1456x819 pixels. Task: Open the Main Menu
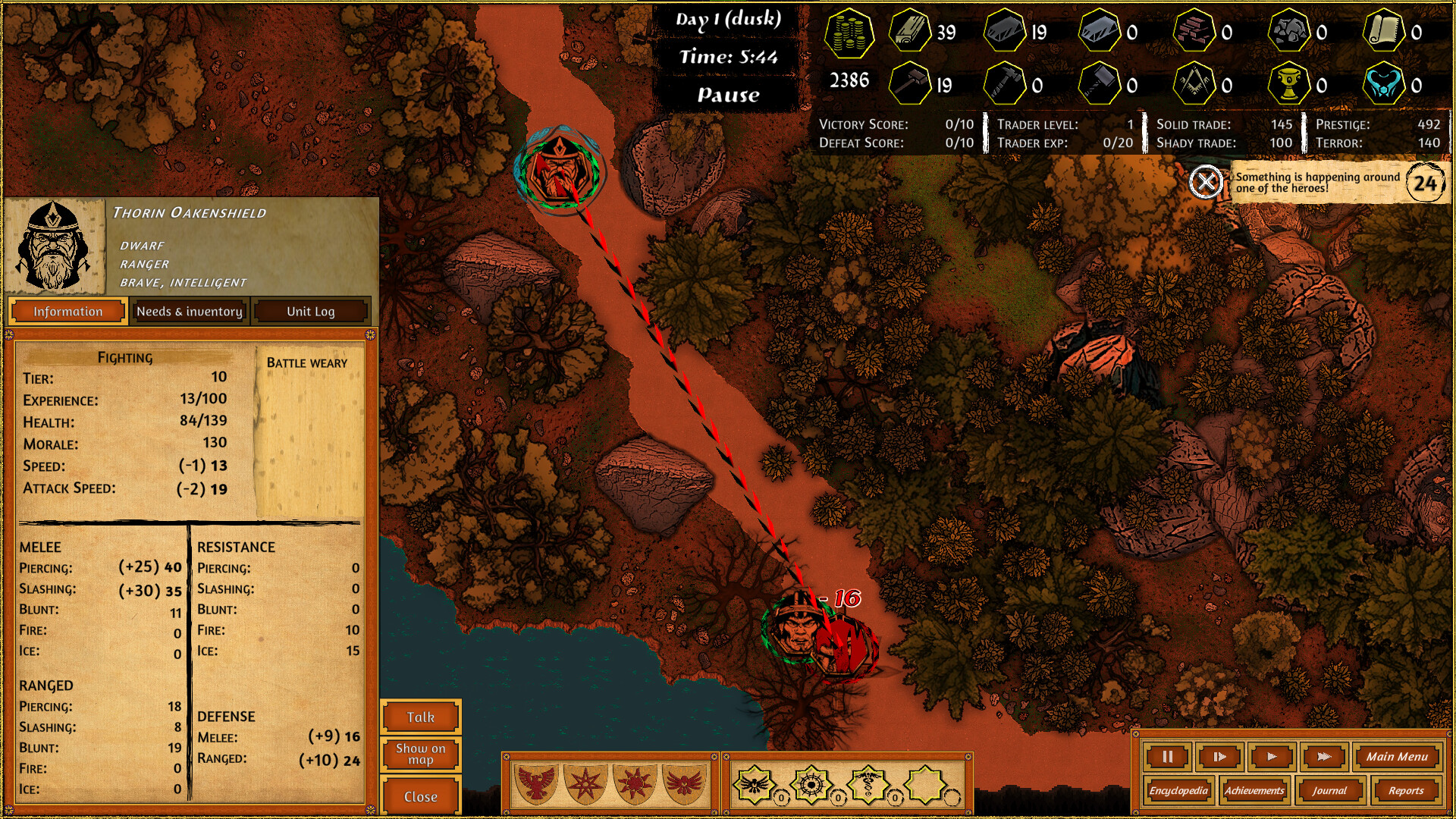[x=1397, y=756]
